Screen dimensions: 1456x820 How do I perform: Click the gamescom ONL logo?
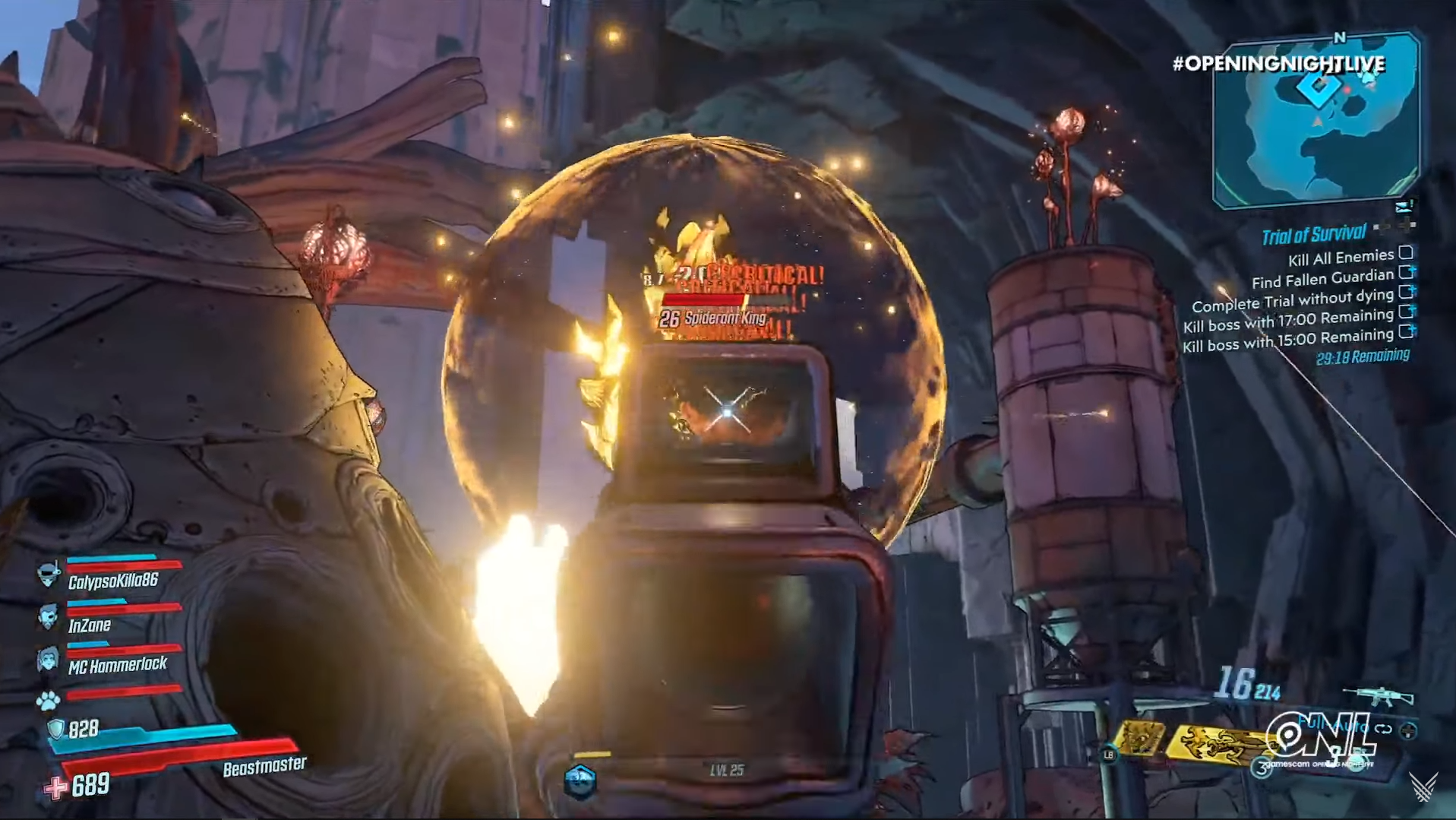click(x=1316, y=737)
